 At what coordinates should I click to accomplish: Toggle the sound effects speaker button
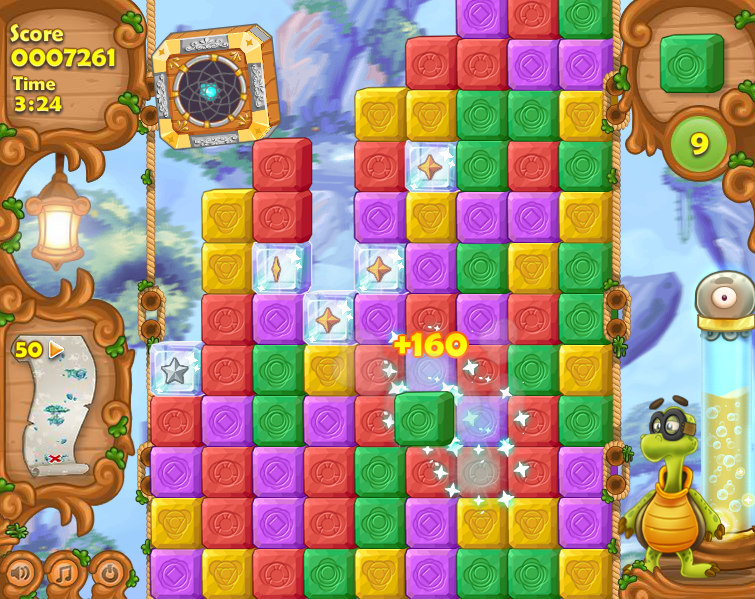point(20,574)
